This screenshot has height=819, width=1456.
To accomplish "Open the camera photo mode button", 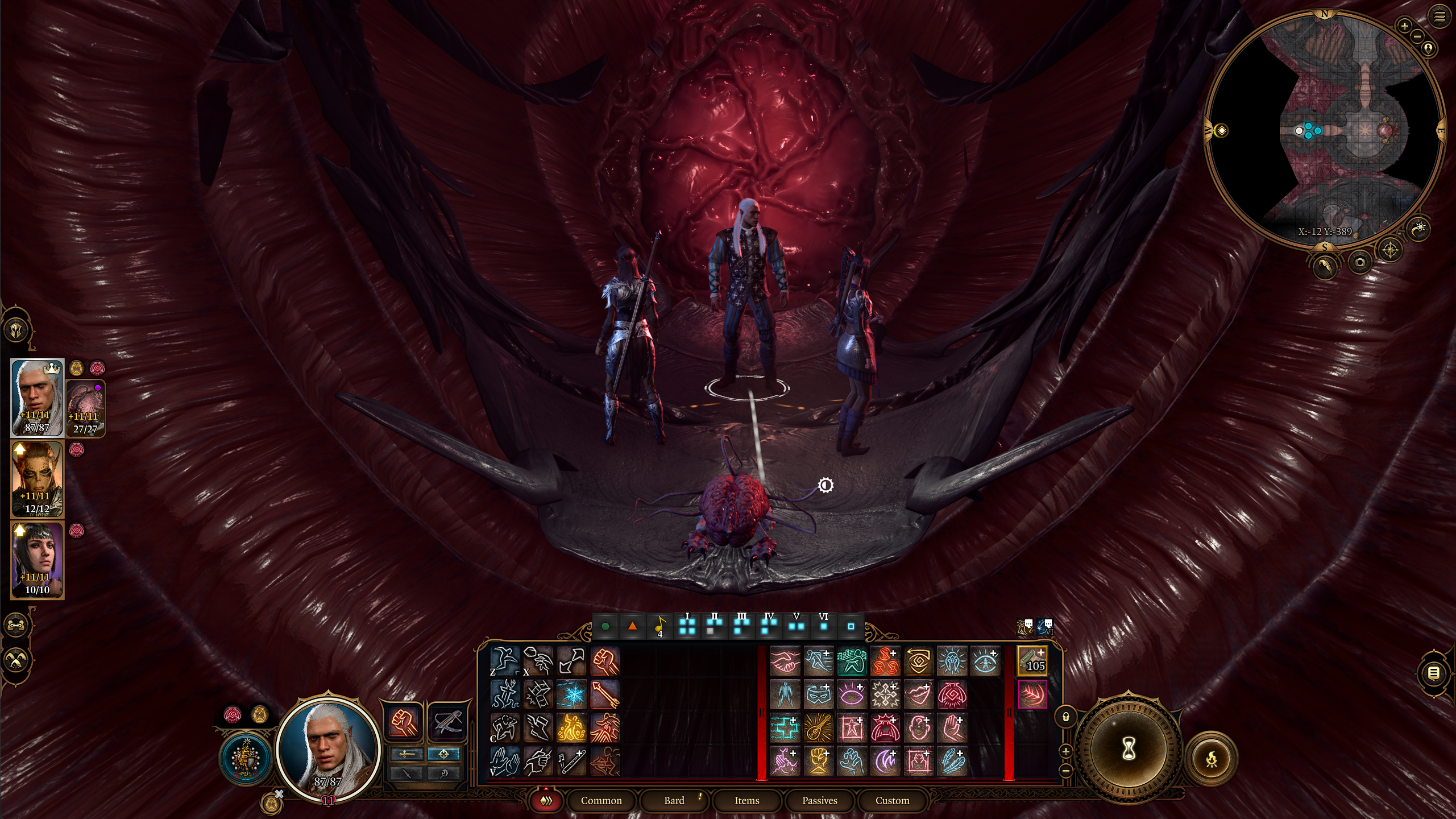I will [x=1360, y=262].
